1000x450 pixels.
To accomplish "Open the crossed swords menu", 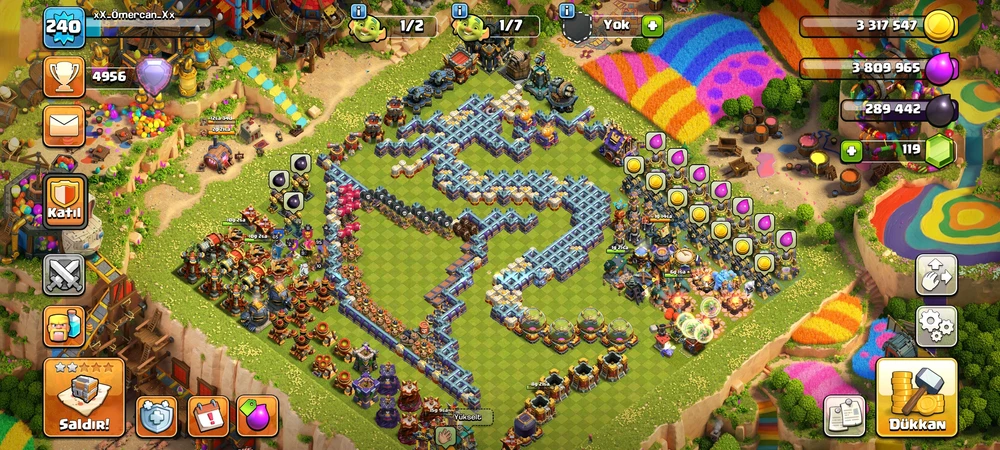I will tap(64, 274).
